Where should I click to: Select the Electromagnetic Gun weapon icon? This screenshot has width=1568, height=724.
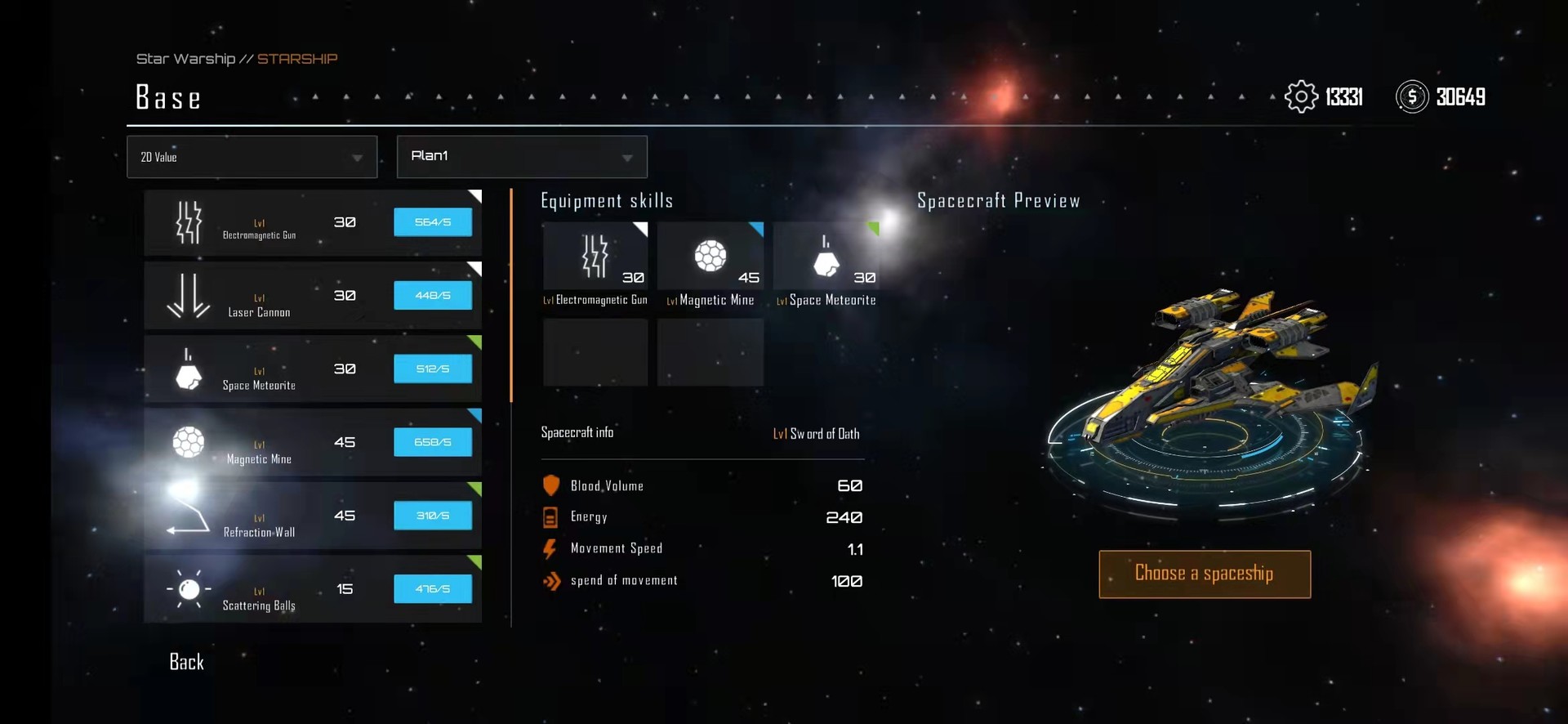coord(188,221)
